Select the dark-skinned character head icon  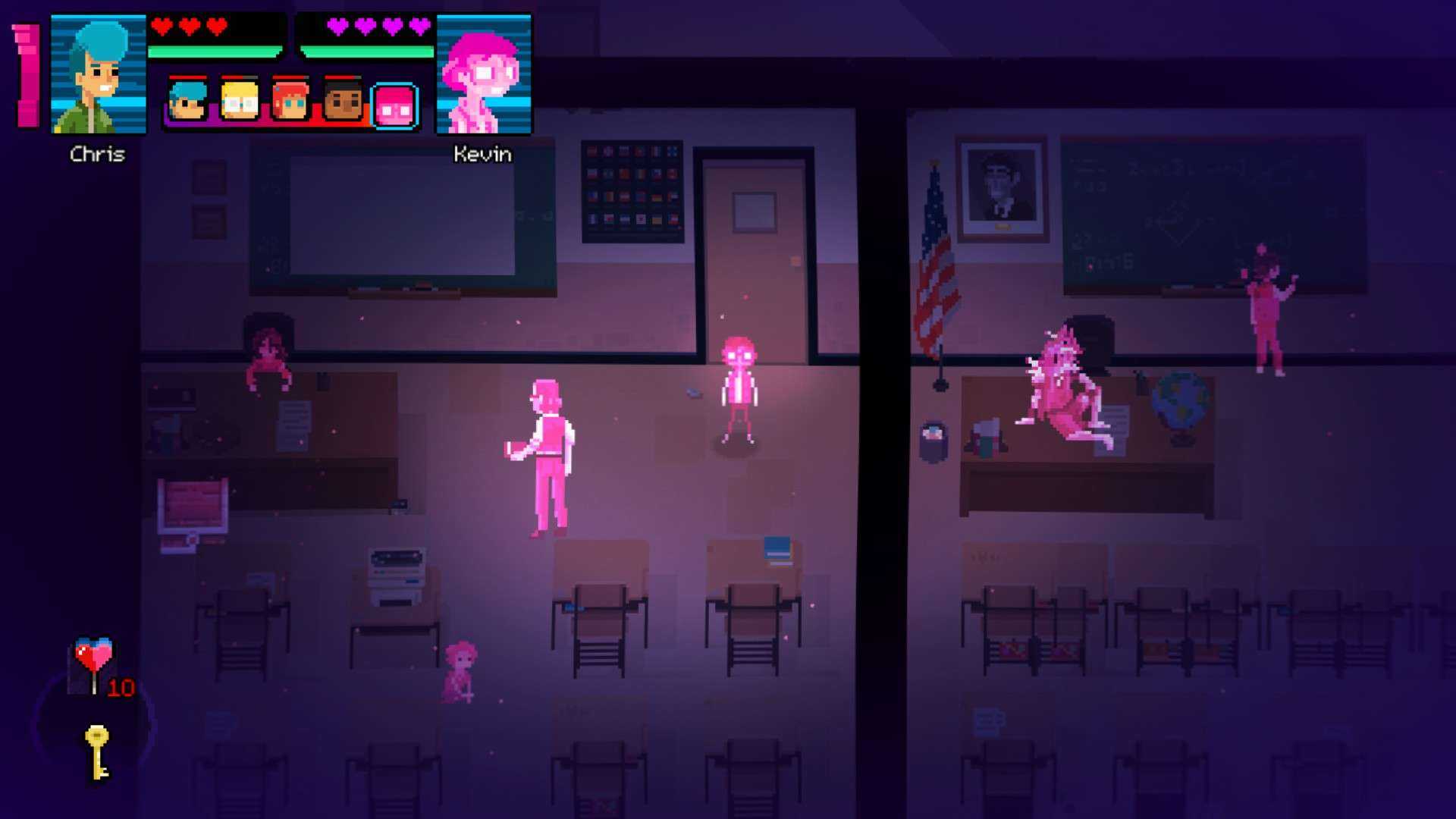[x=343, y=102]
